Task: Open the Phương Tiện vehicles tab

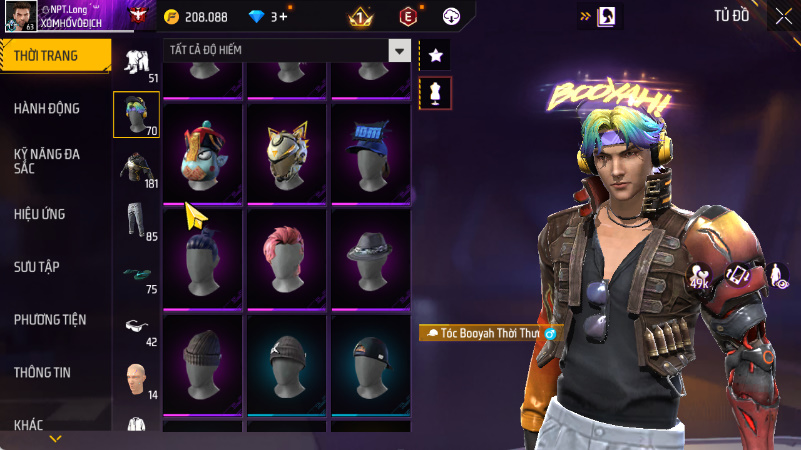Action: click(50, 320)
